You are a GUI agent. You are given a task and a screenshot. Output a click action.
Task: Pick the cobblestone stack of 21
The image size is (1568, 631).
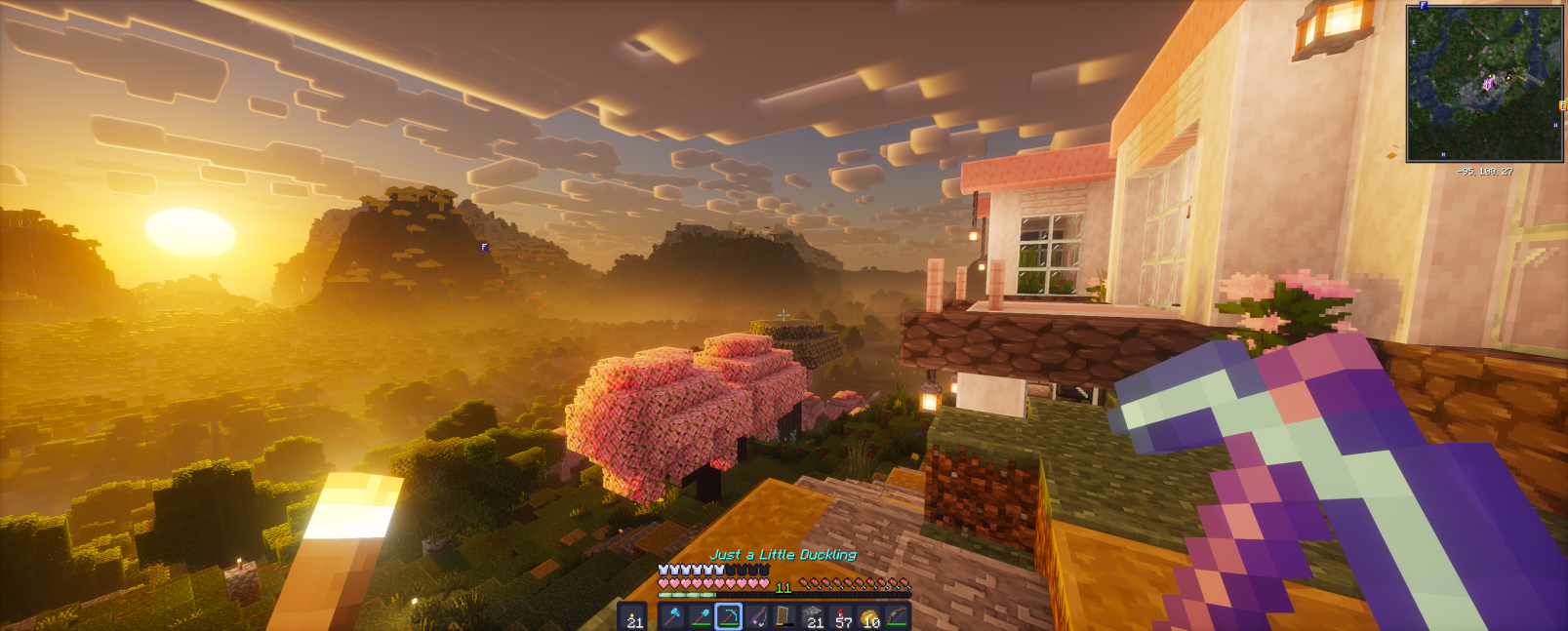tap(813, 616)
